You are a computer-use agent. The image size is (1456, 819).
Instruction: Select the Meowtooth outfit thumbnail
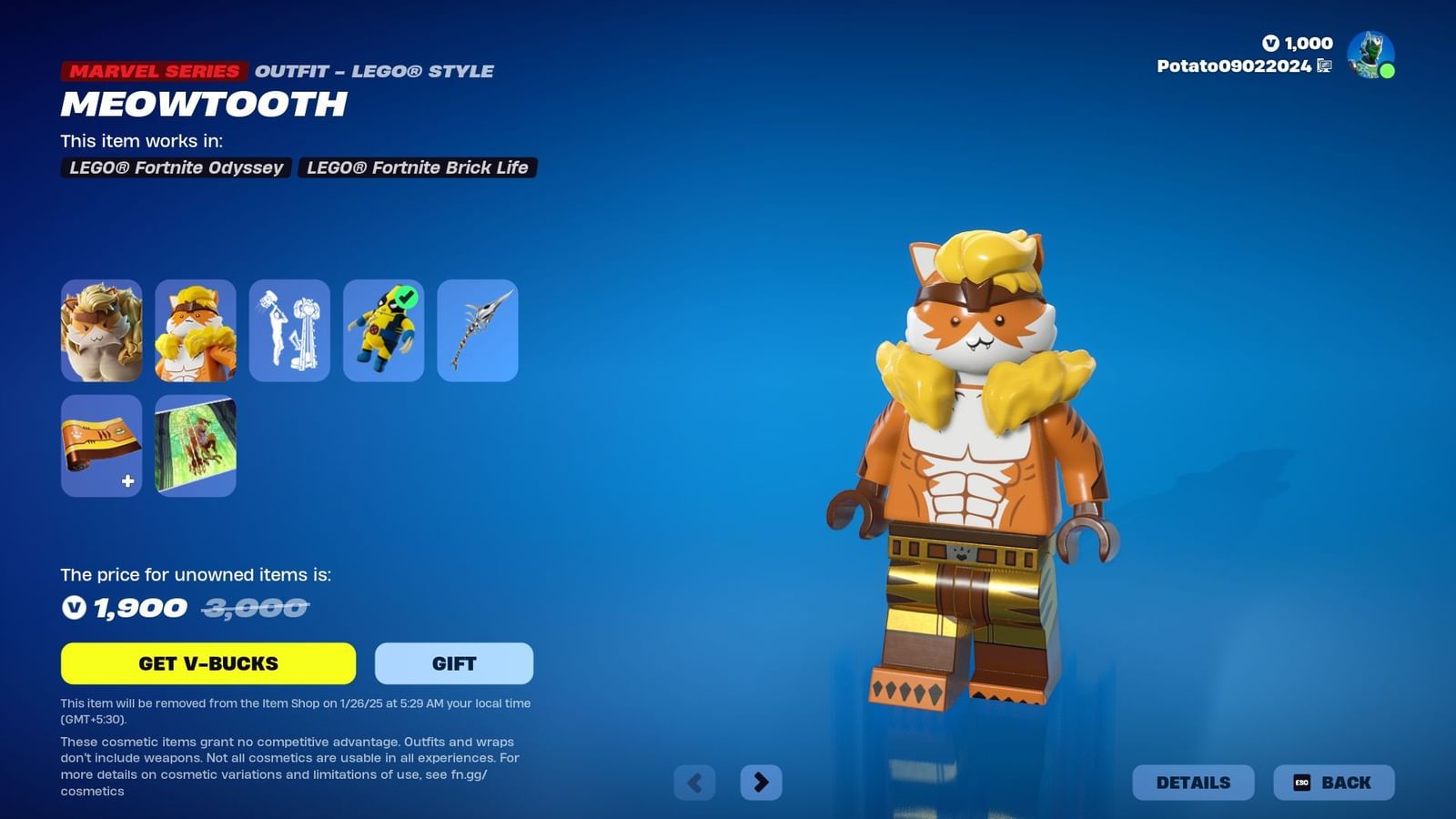[x=195, y=329]
